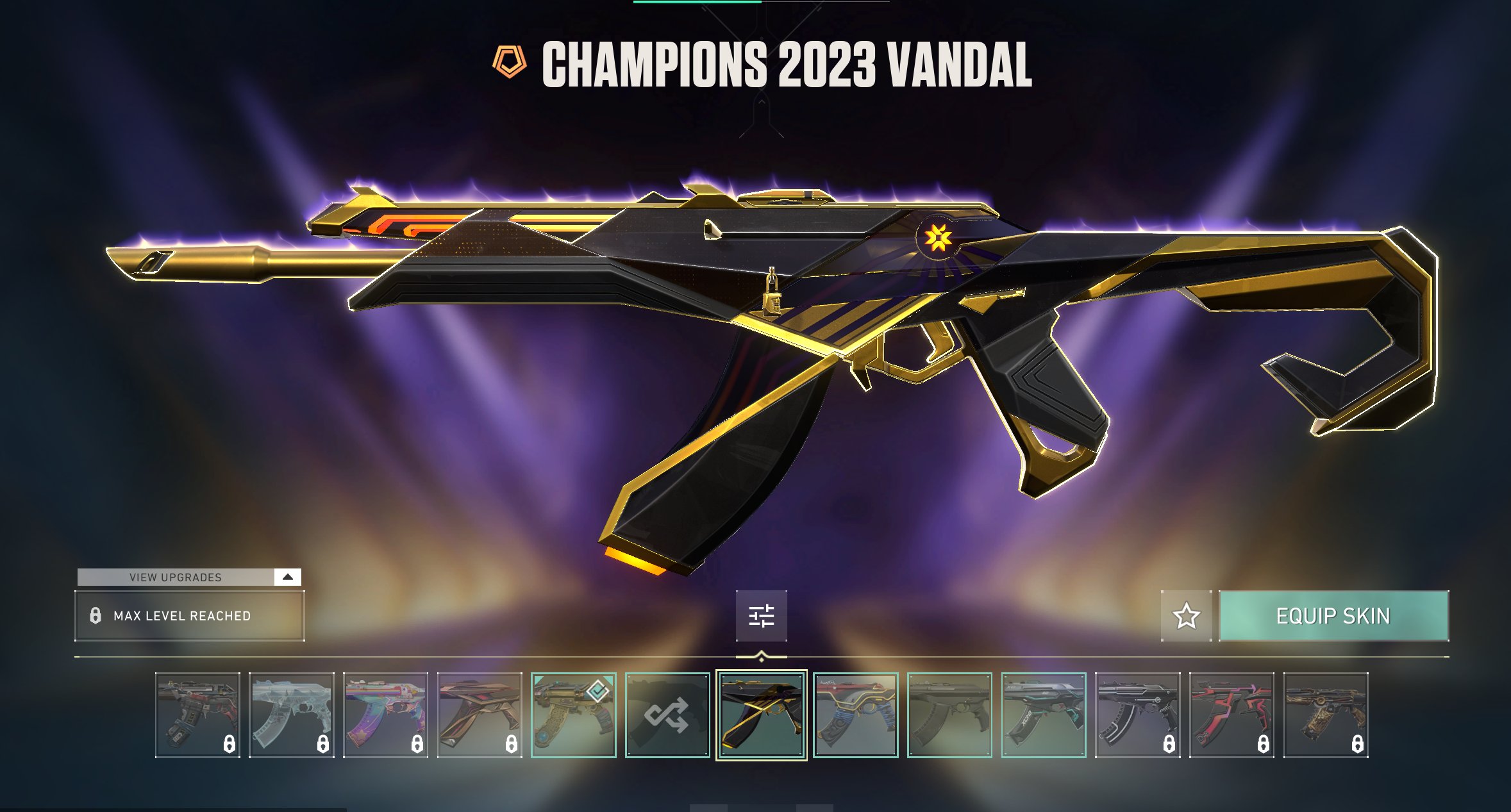
Task: Favorite this skin with the star button
Action: pos(1186,616)
